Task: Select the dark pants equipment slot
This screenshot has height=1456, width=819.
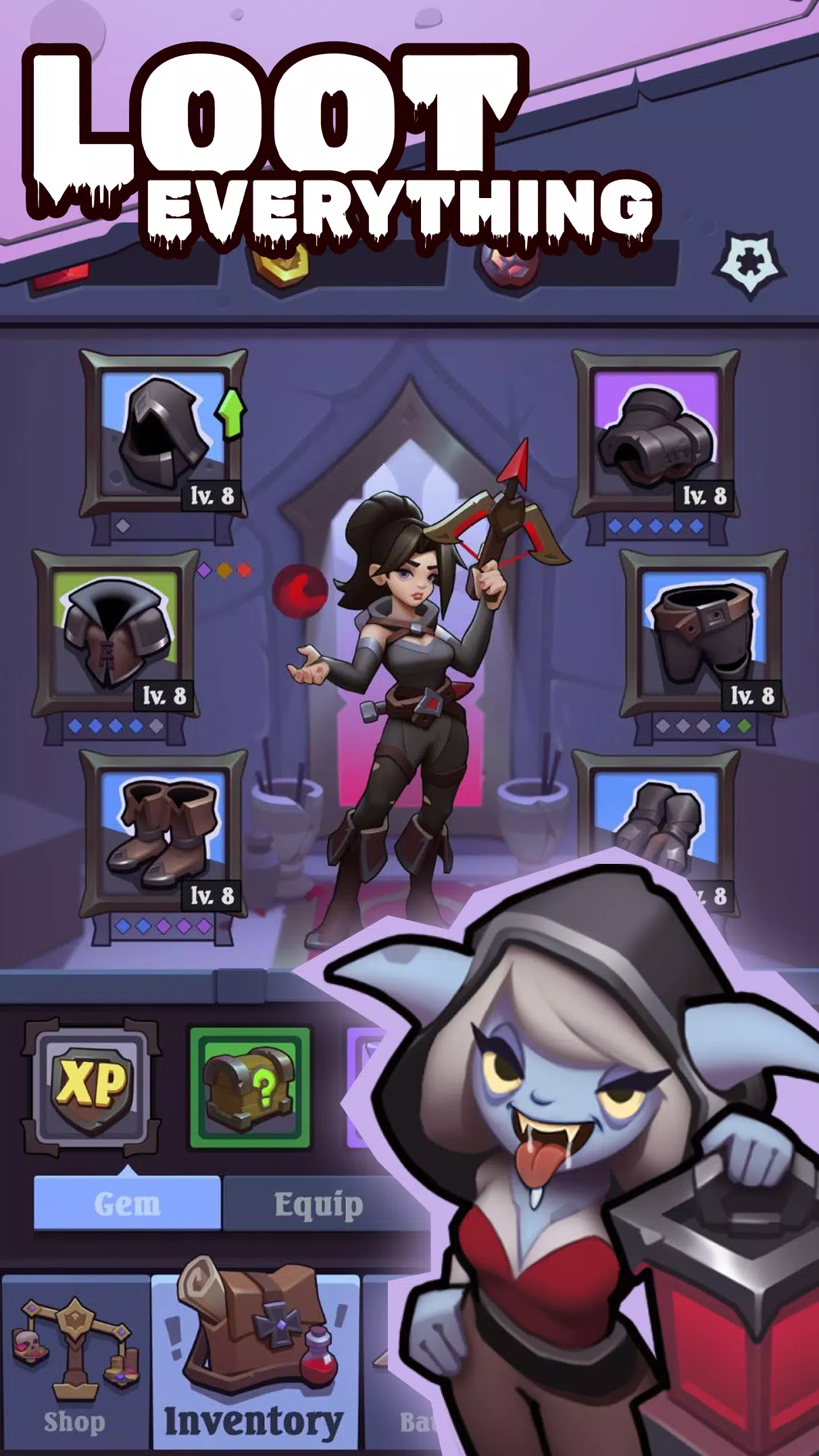Action: point(703,633)
